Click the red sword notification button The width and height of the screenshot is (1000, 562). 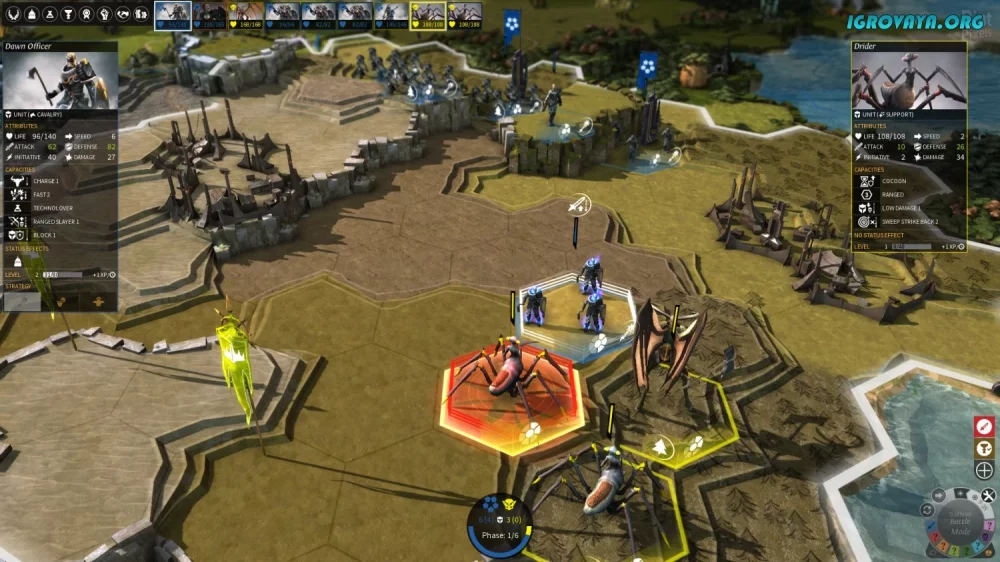984,427
